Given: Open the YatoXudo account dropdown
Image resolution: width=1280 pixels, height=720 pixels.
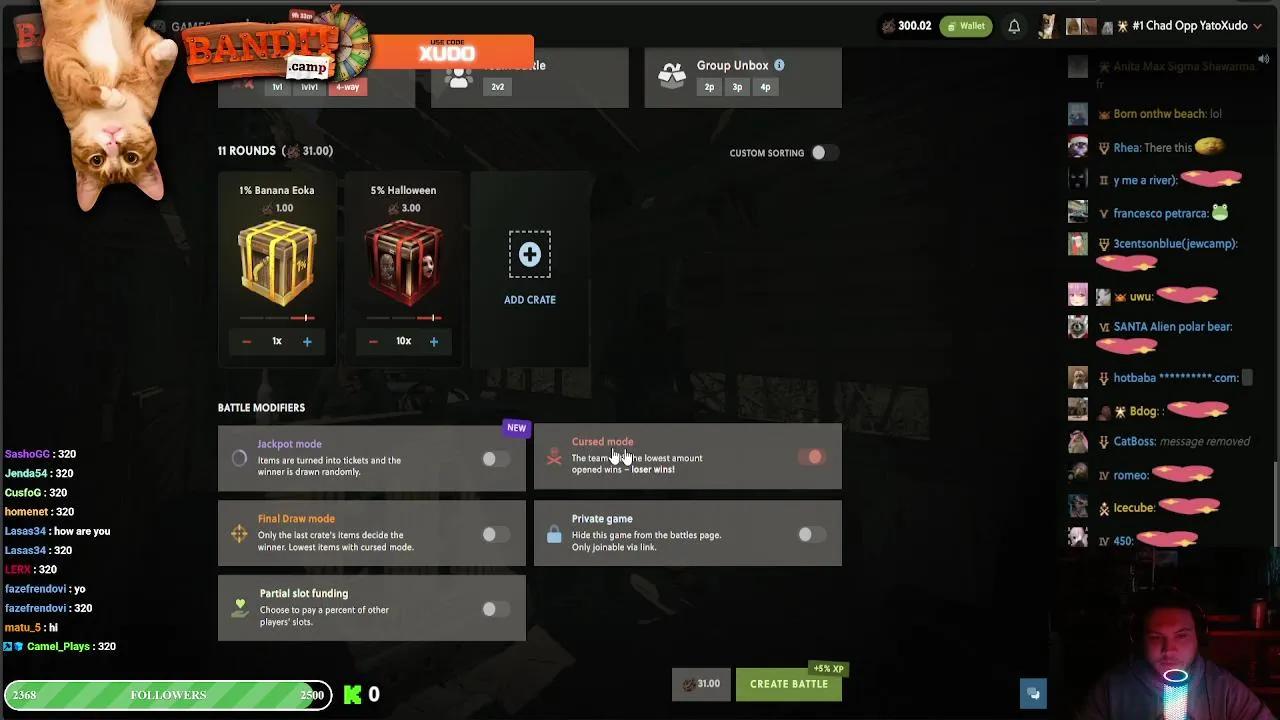Looking at the screenshot, I should coord(1256,26).
